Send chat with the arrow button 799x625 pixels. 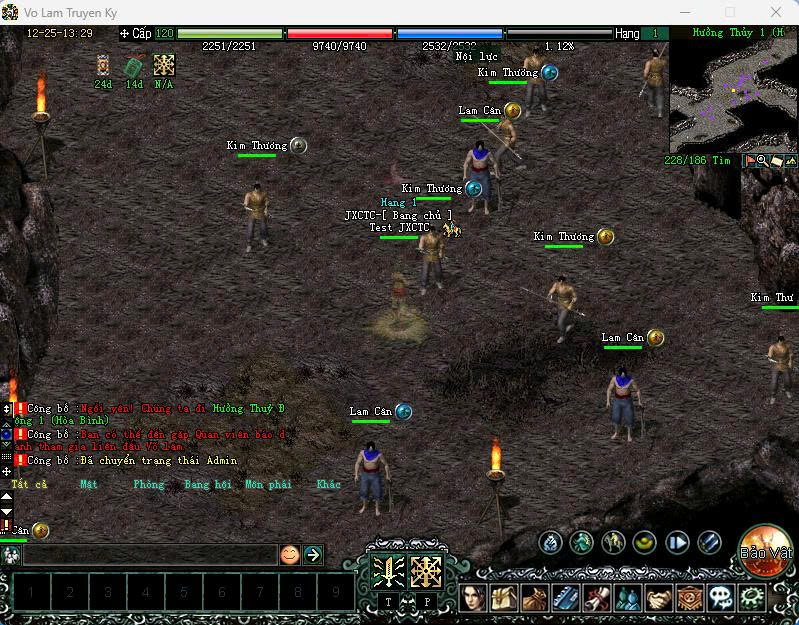tap(313, 554)
